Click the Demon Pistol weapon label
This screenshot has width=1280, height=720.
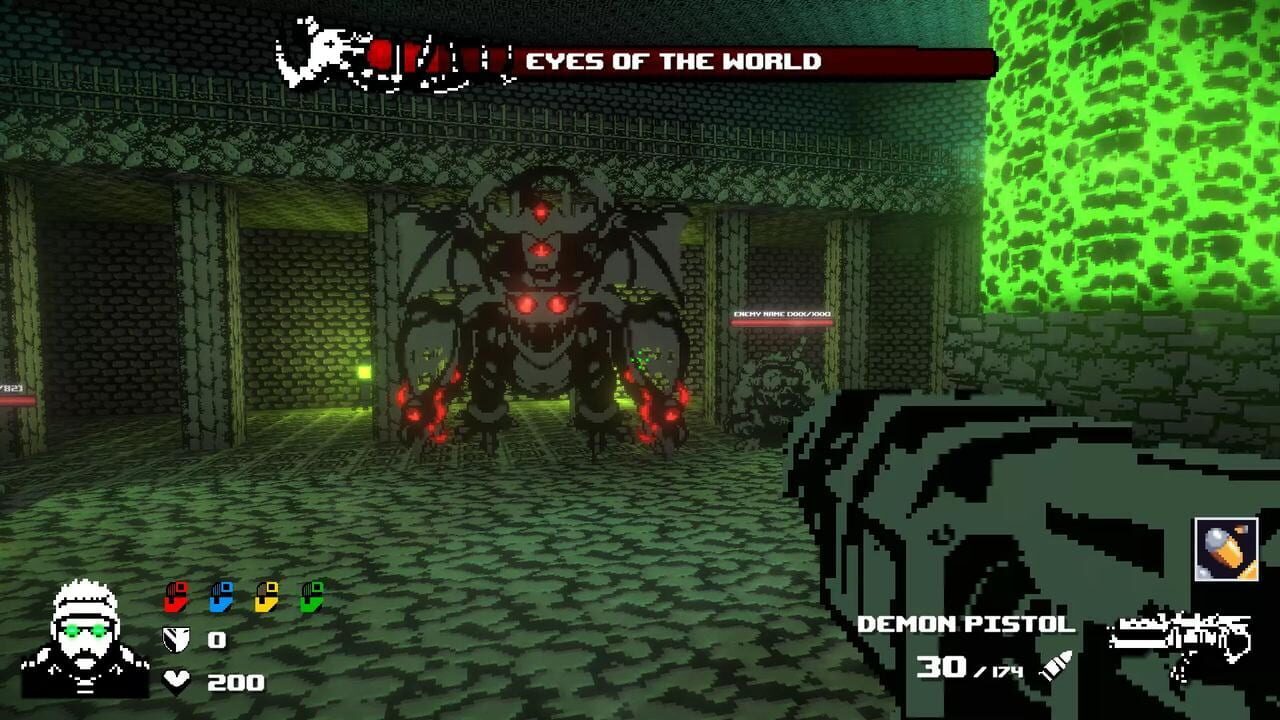(x=965, y=624)
